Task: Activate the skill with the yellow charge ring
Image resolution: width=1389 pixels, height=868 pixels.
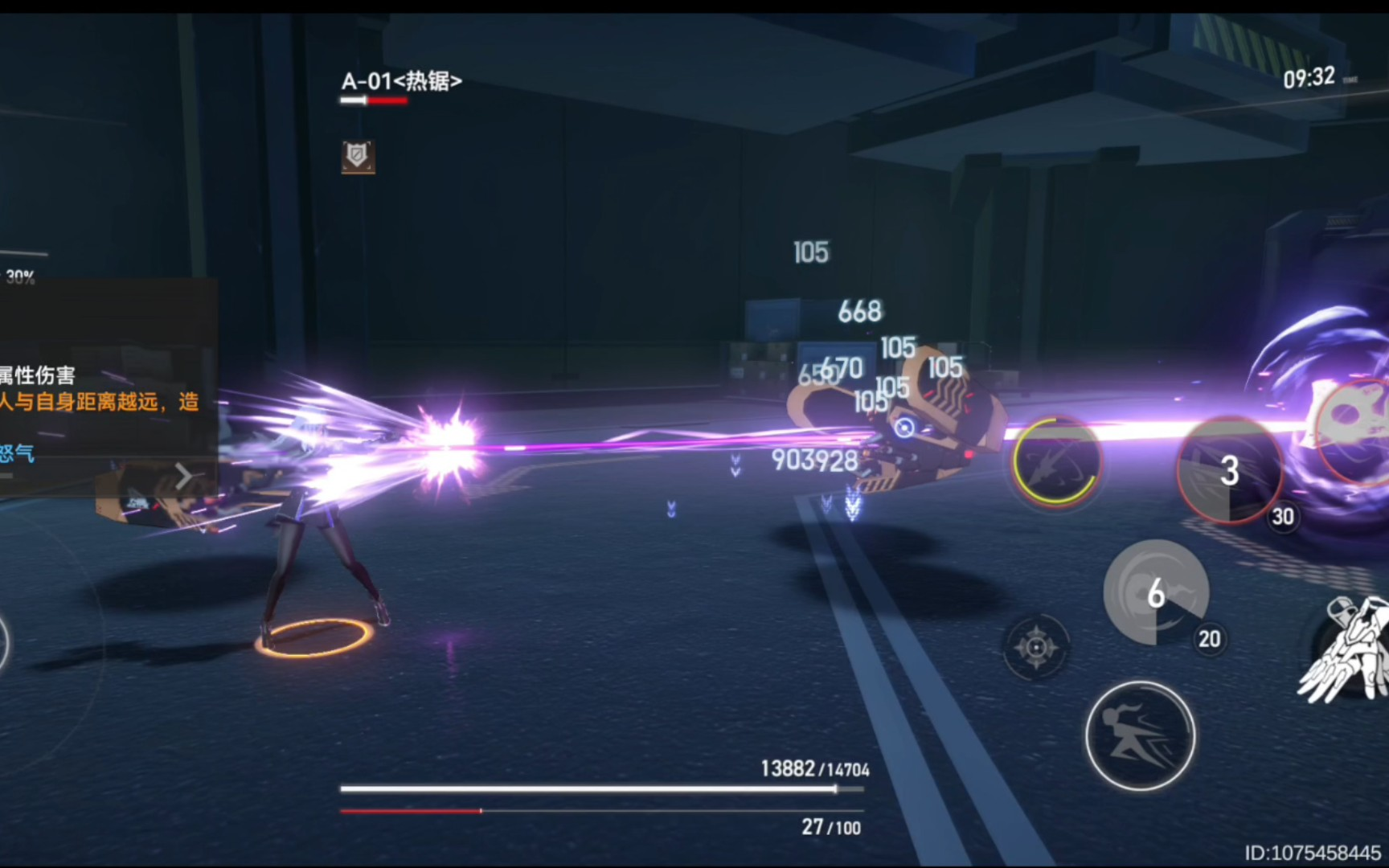Action: point(1055,461)
